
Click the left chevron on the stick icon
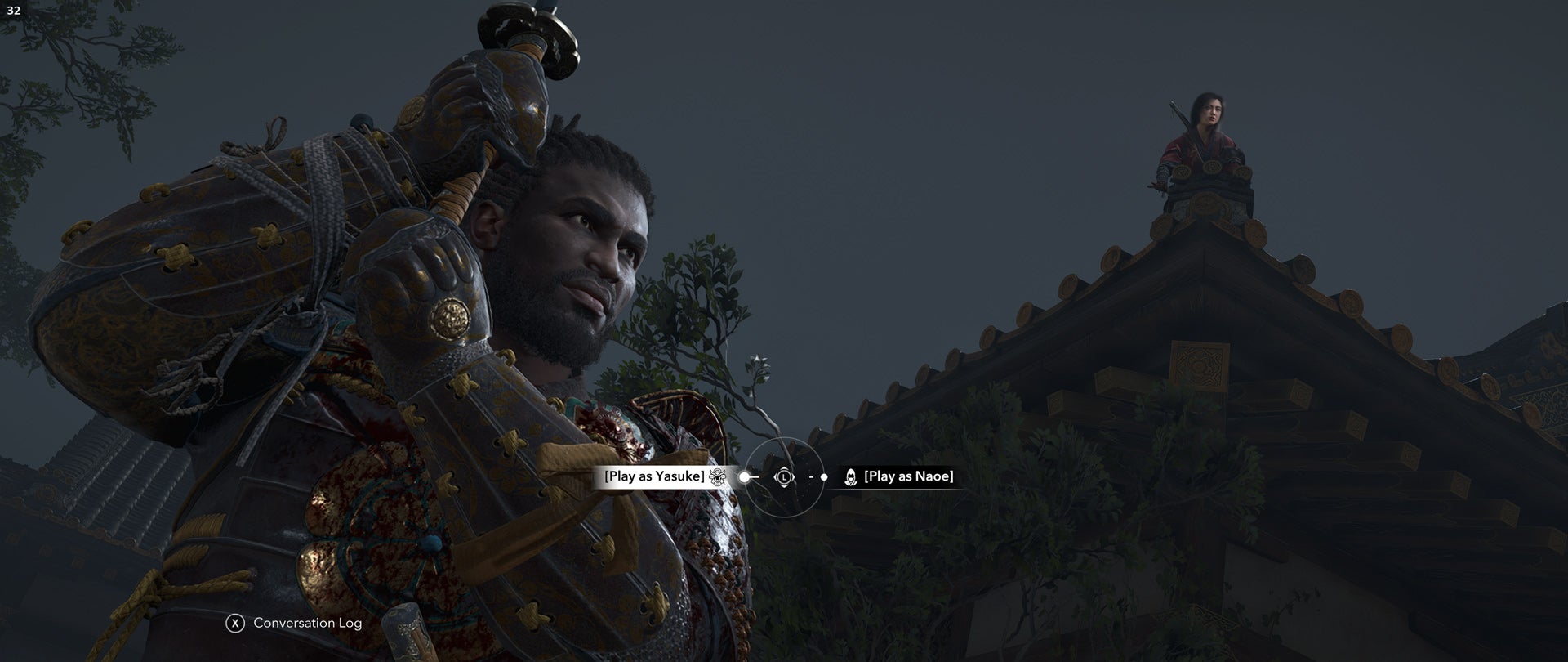tap(777, 476)
